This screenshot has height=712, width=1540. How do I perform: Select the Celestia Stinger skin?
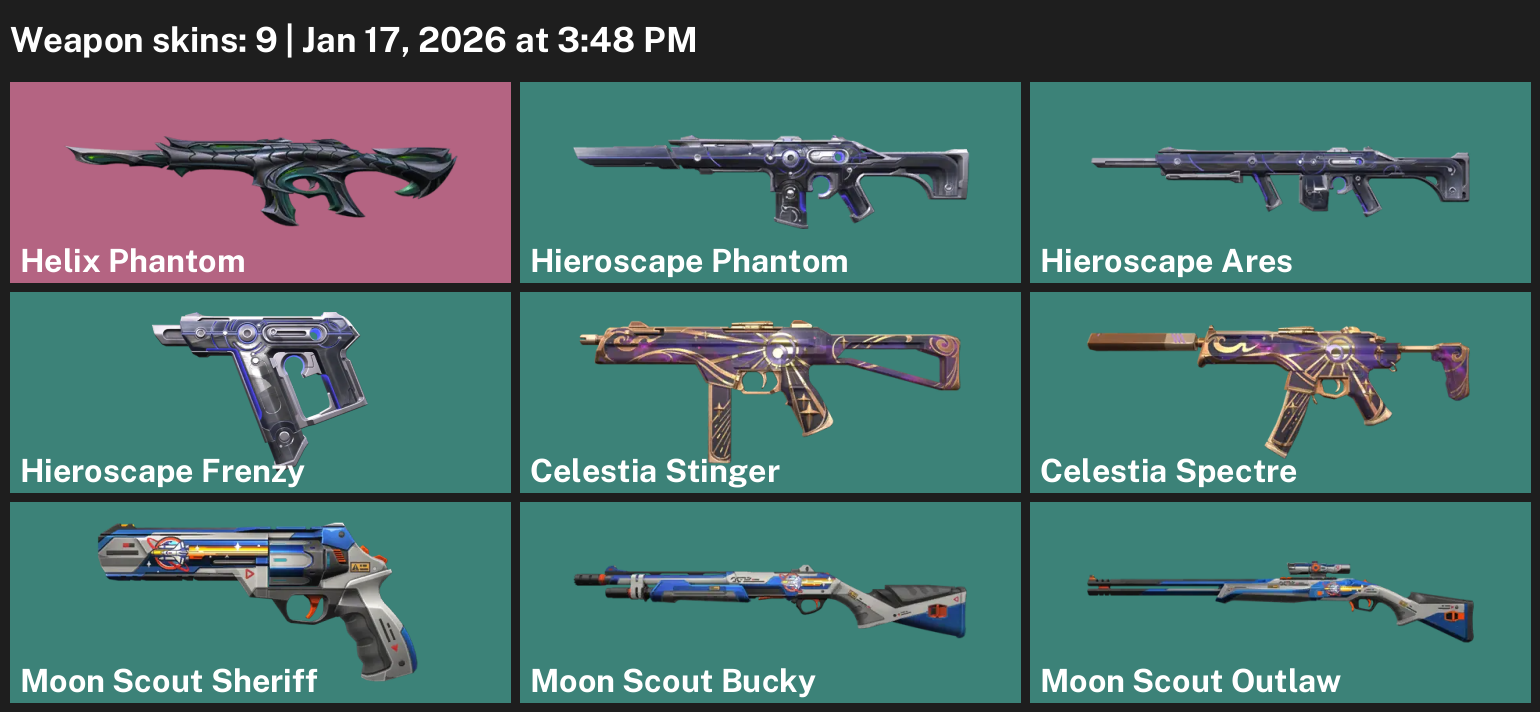(770, 392)
